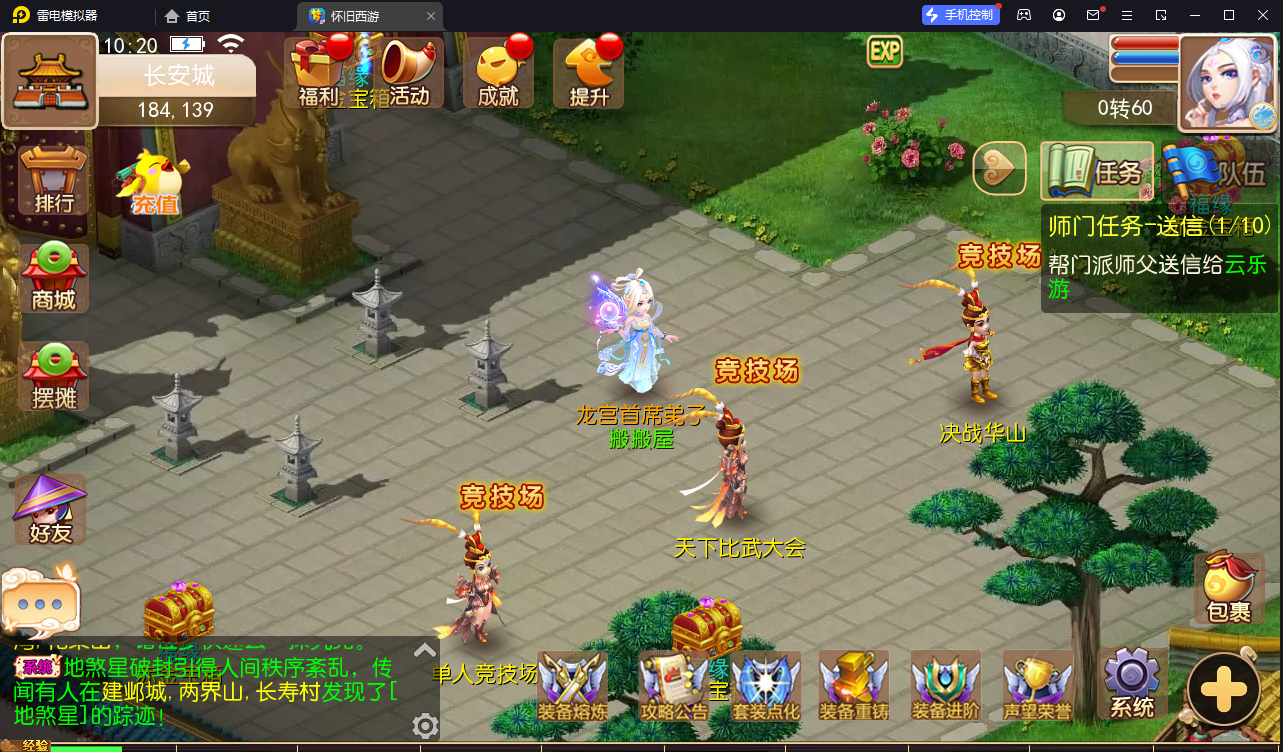
Task: Click the 手机控制 phone control button
Action: (959, 14)
